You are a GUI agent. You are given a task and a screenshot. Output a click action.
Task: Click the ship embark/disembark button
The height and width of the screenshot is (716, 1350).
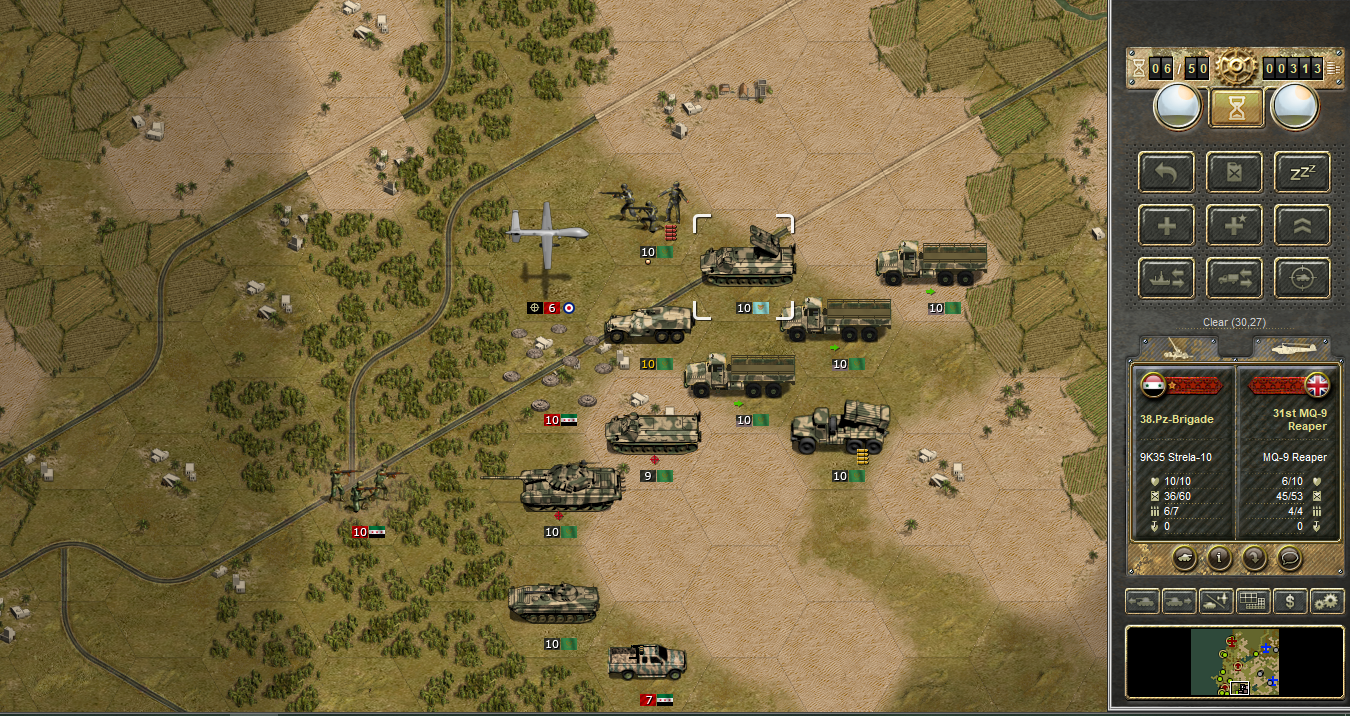[x=1167, y=277]
